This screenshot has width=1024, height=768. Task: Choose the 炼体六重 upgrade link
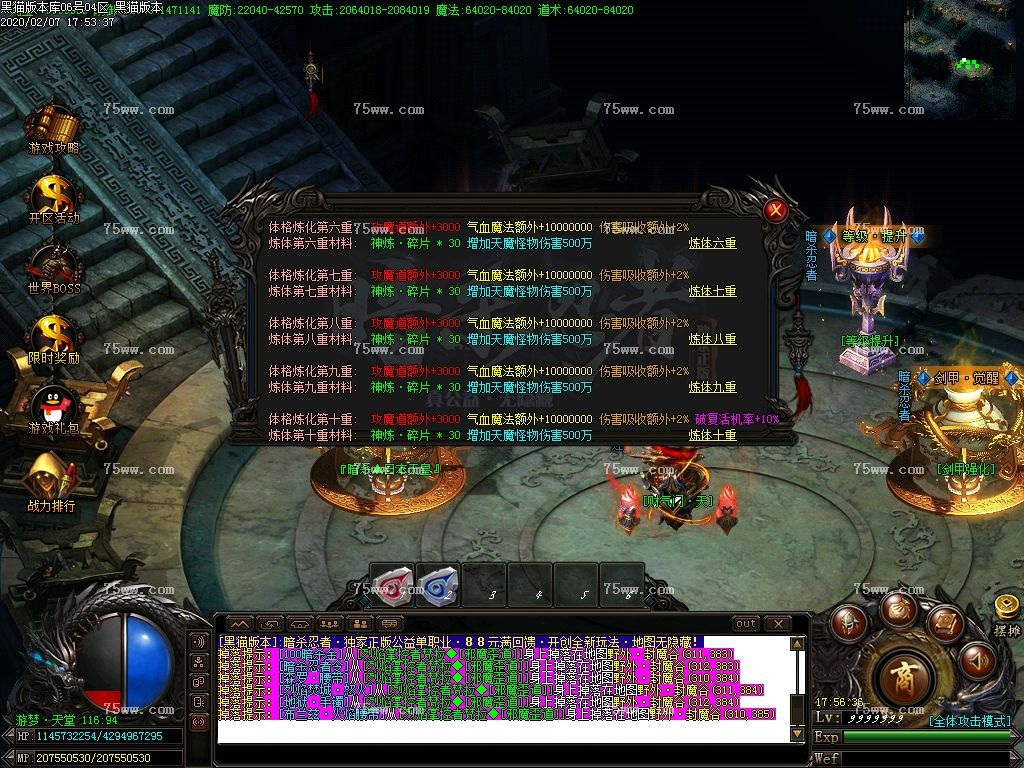tap(712, 243)
